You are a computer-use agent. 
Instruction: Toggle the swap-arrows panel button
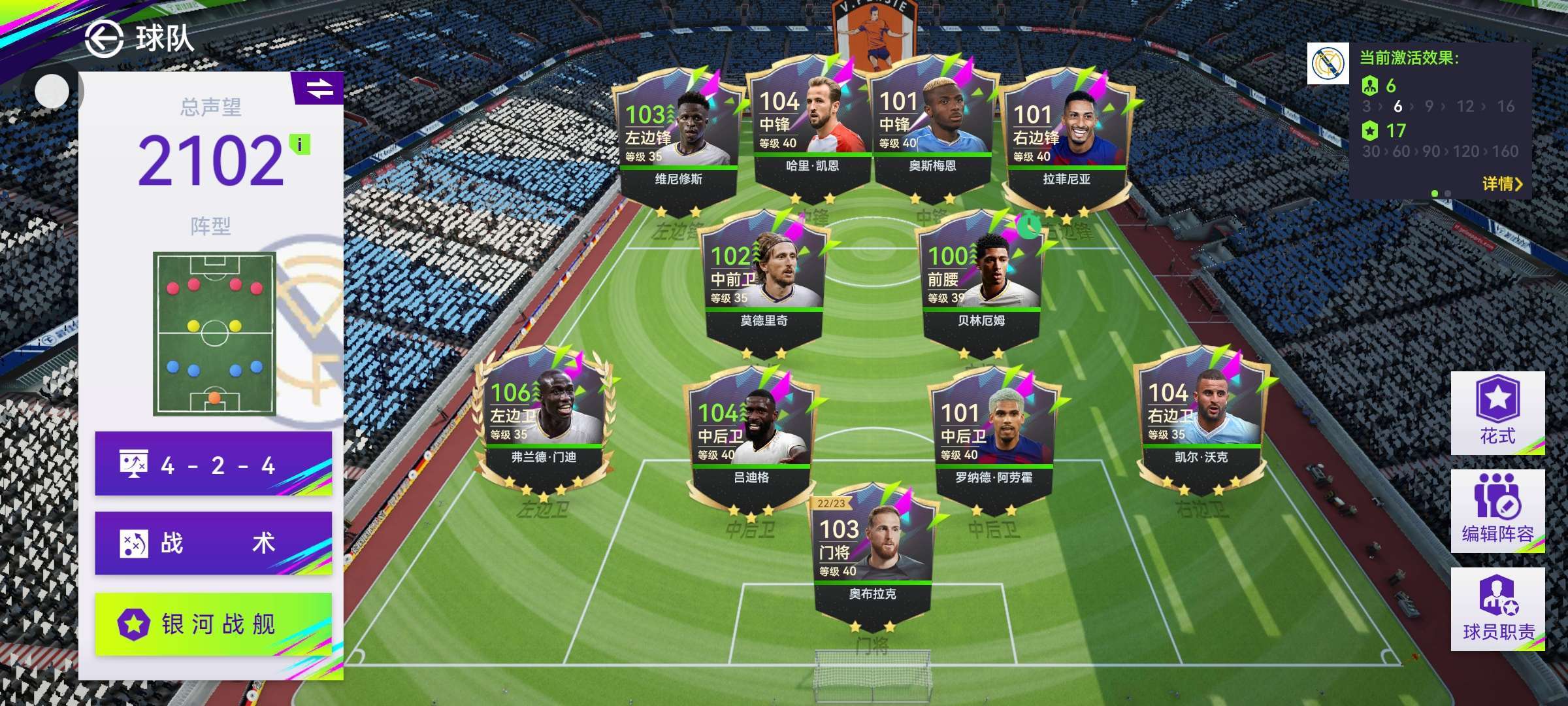click(319, 88)
